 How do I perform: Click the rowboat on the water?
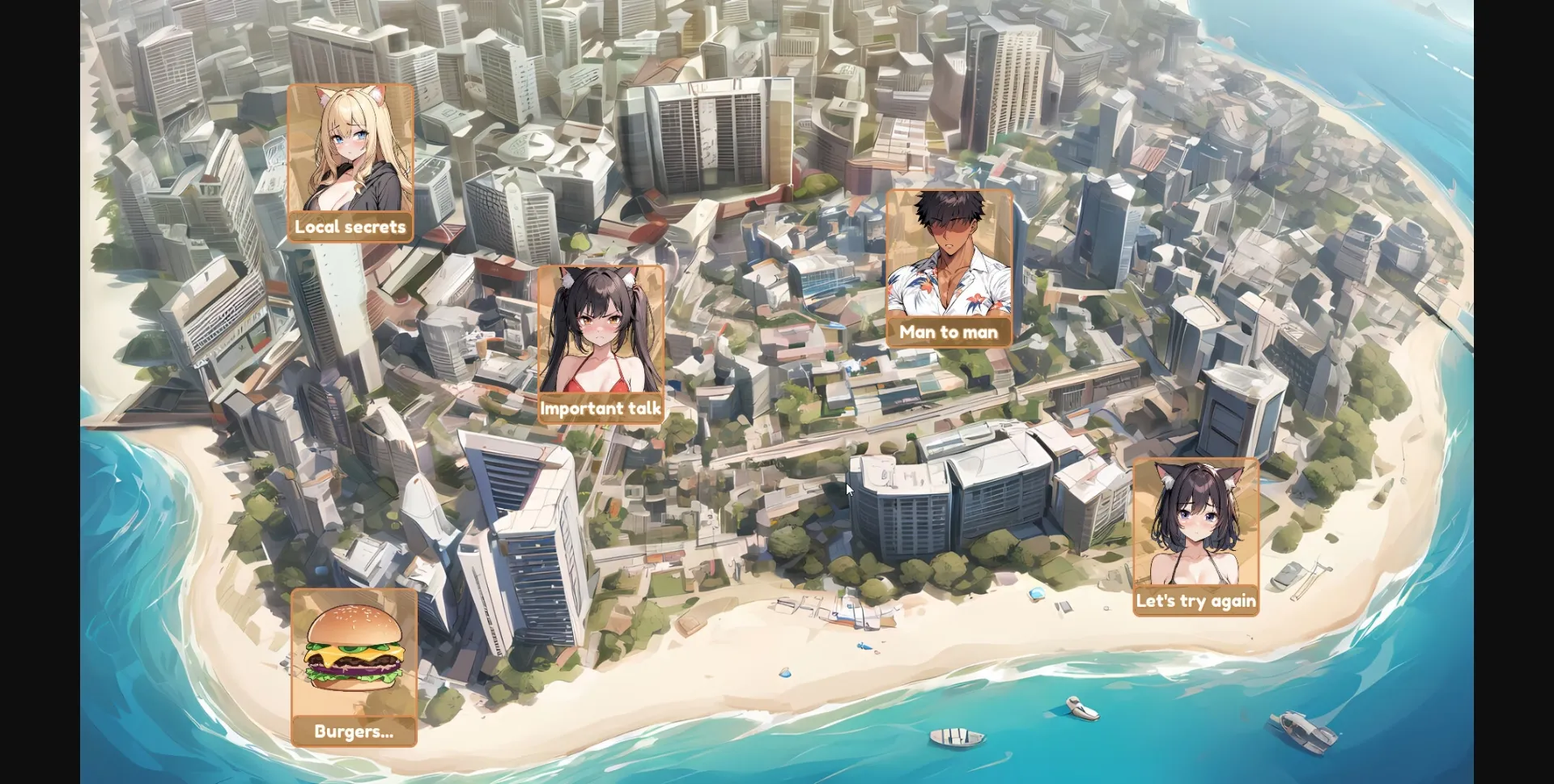pyautogui.click(x=955, y=738)
